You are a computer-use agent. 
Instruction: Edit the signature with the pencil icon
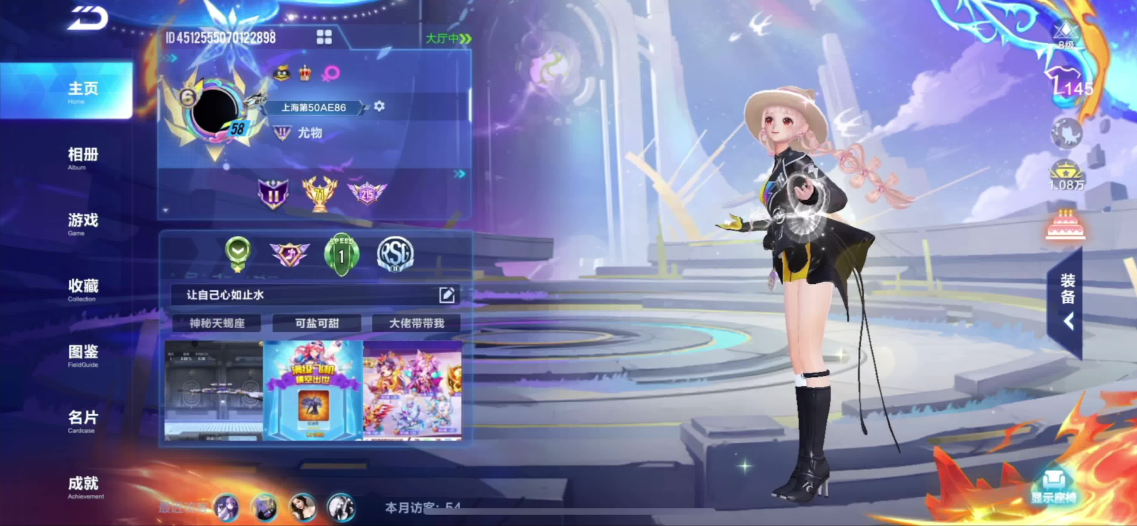447,294
